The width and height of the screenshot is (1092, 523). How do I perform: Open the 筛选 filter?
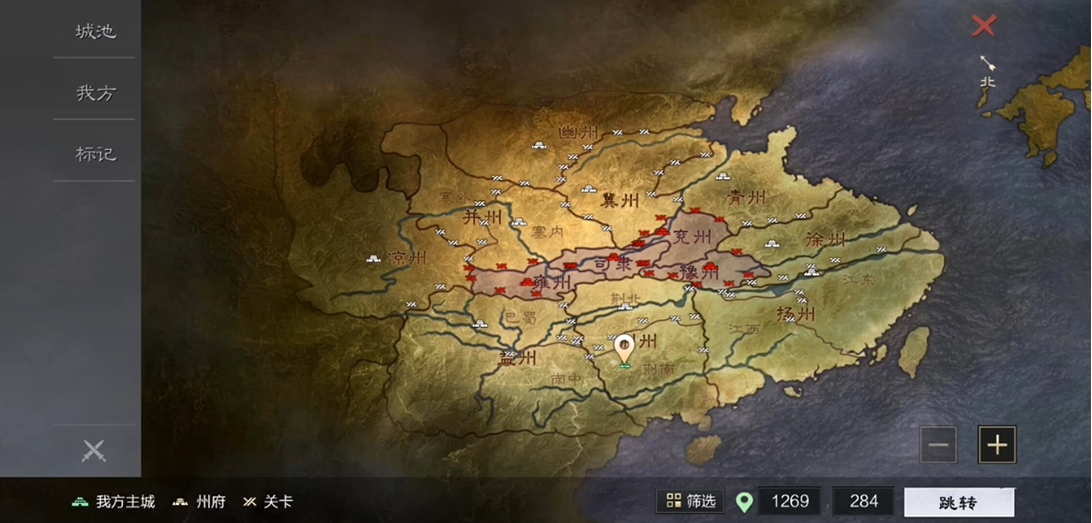tap(692, 501)
